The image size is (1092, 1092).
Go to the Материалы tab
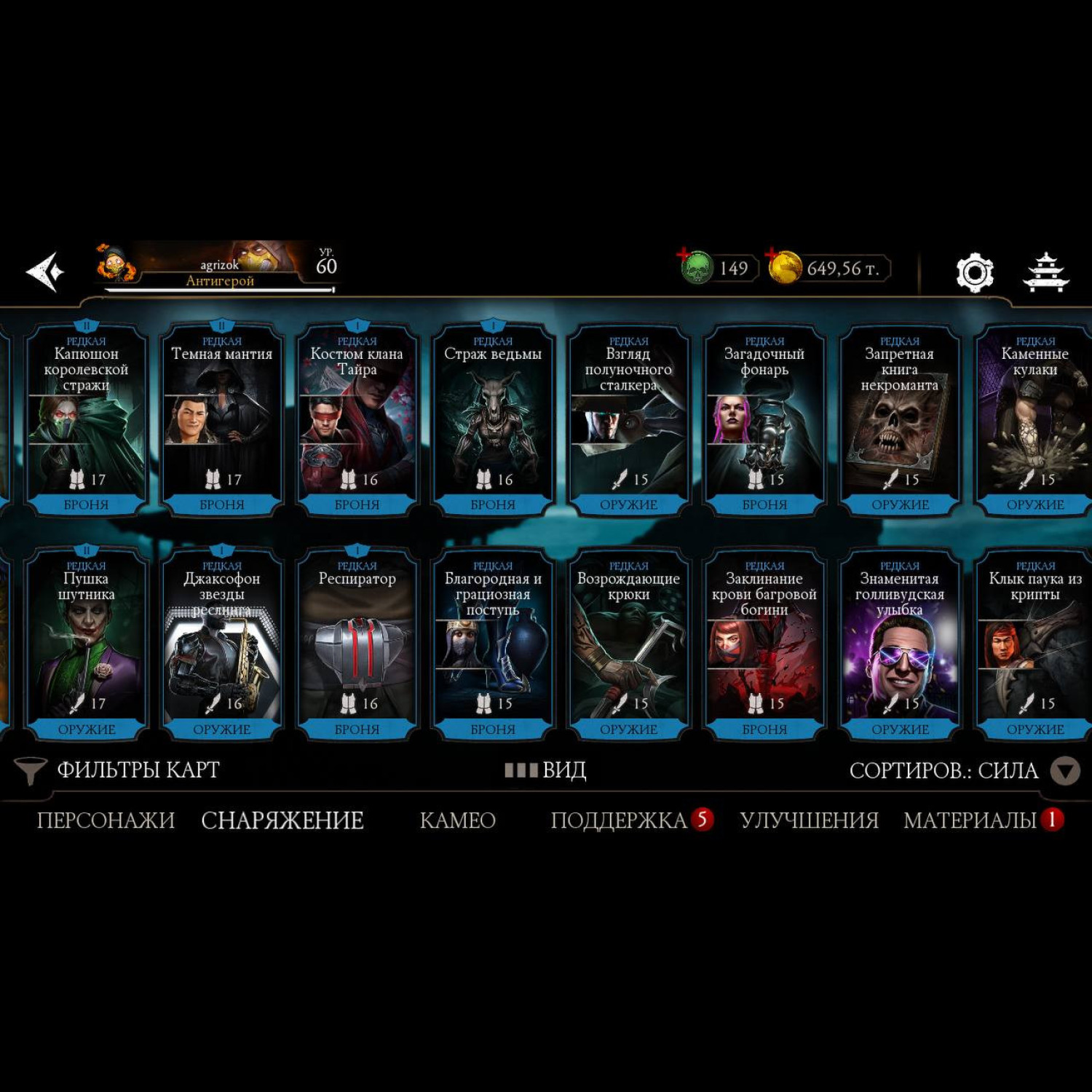pos(970,820)
